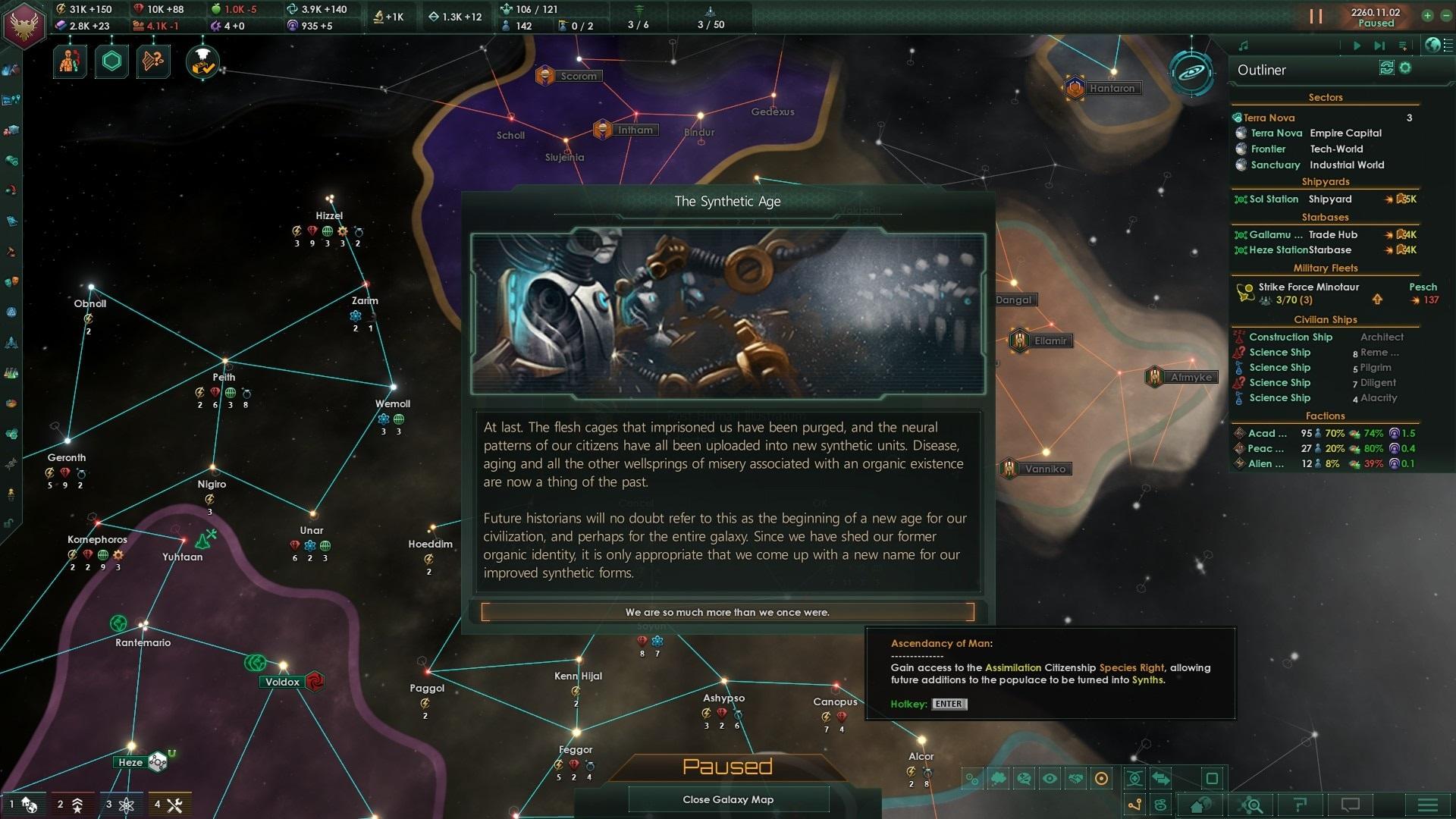1456x819 pixels.
Task: Play the music player track
Action: click(x=1357, y=45)
